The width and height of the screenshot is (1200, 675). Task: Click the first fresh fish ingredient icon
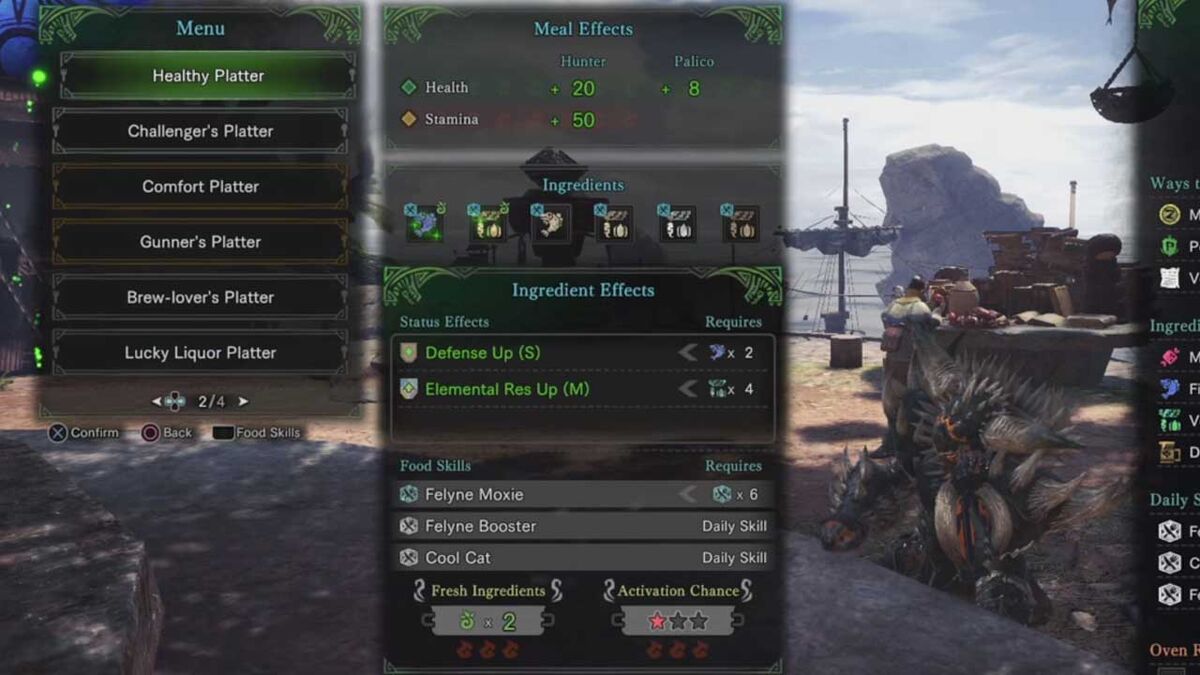tap(425, 223)
